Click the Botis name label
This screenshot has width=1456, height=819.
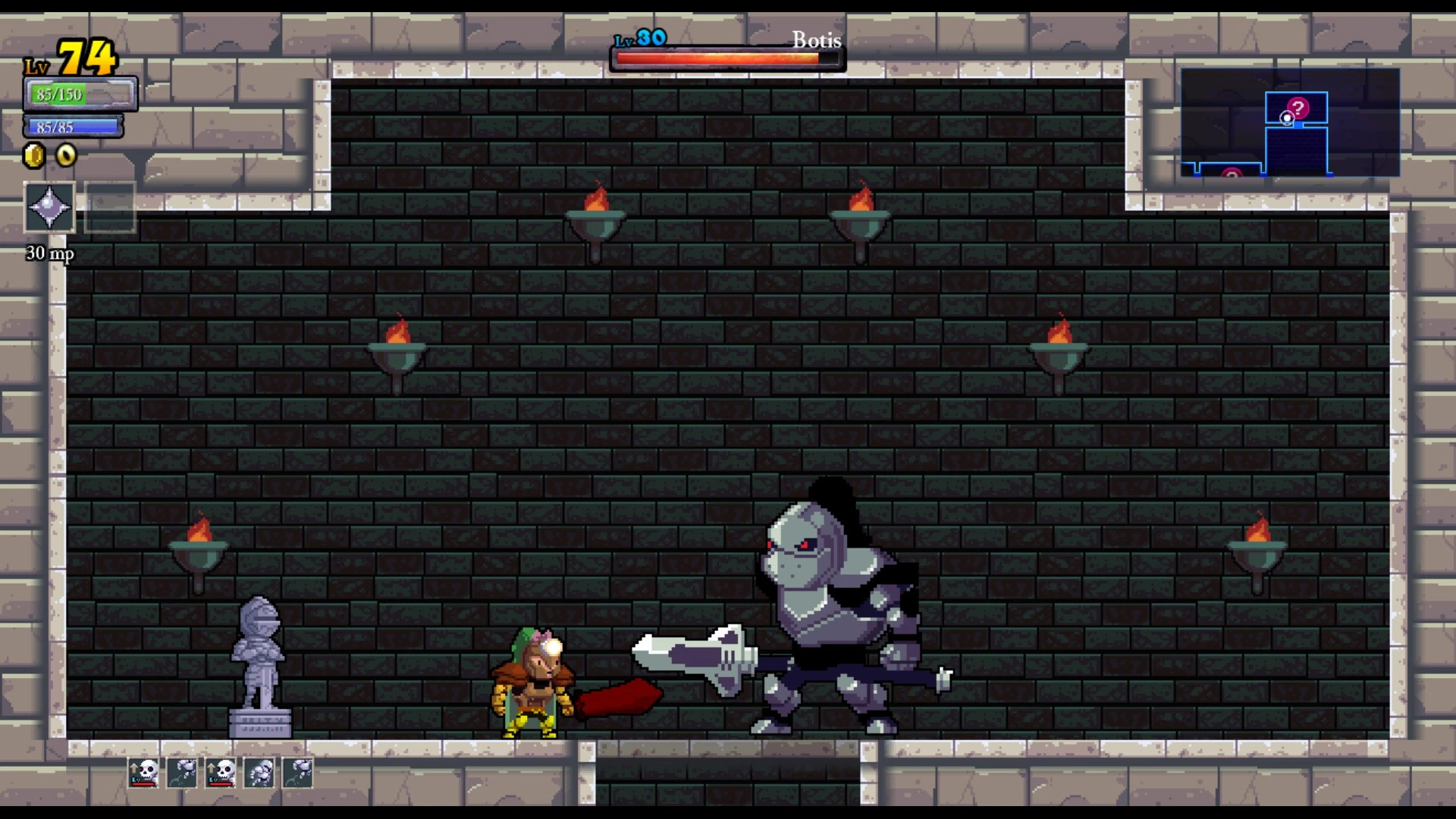(x=816, y=40)
